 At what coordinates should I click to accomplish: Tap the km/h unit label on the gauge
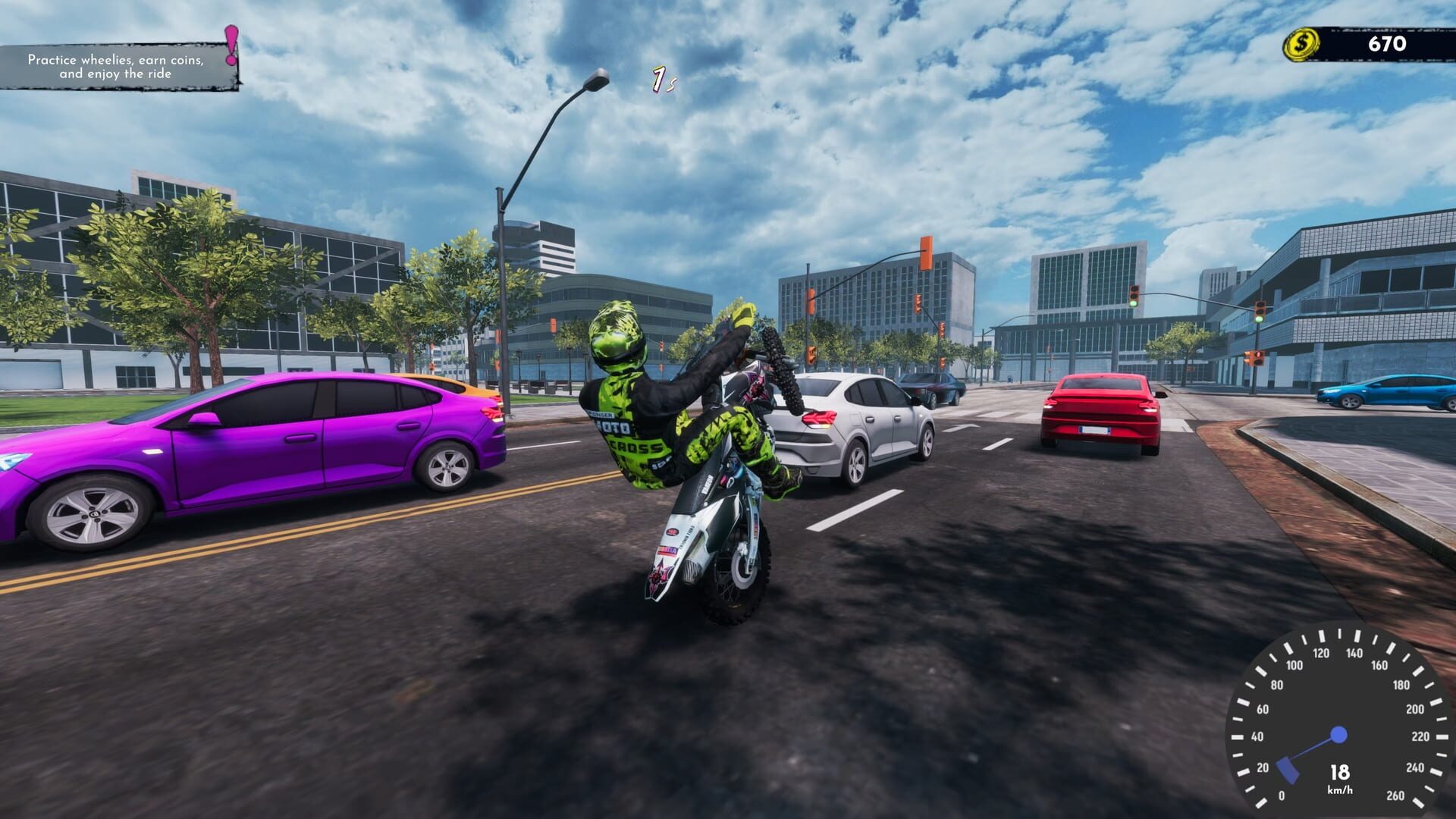point(1340,789)
